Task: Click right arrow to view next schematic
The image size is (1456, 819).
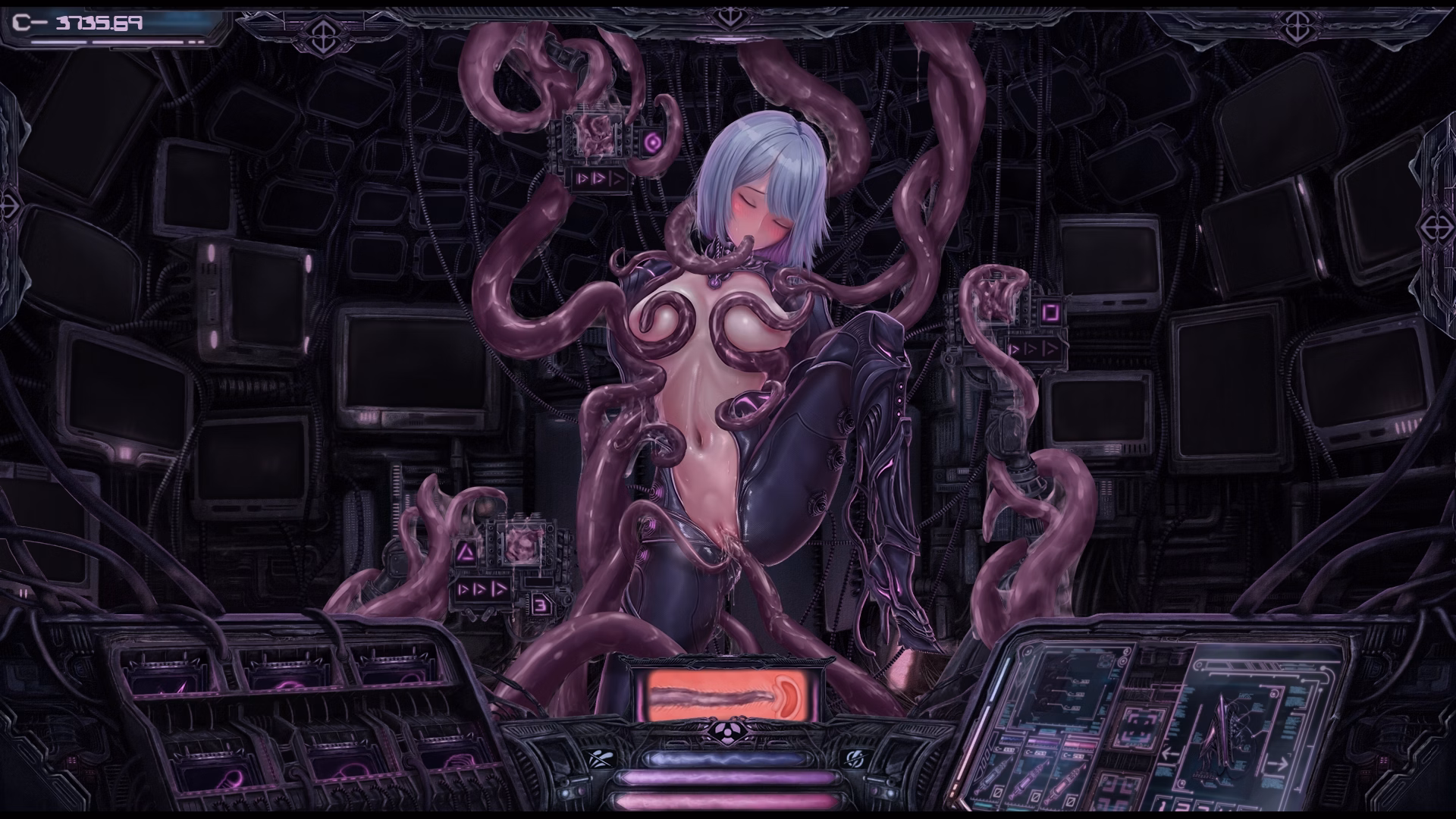Action: (1279, 762)
